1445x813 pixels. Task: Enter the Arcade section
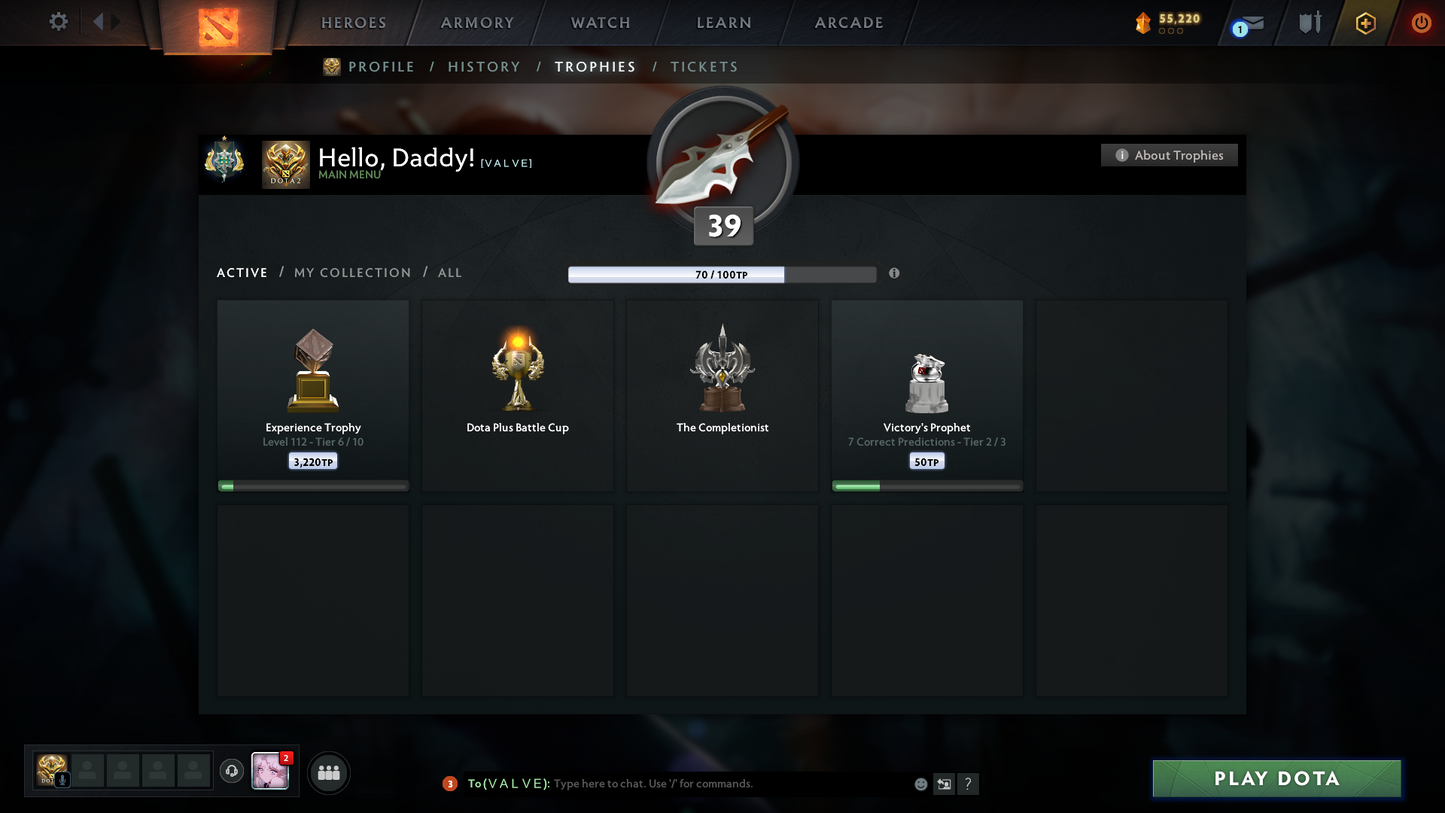[x=849, y=23]
